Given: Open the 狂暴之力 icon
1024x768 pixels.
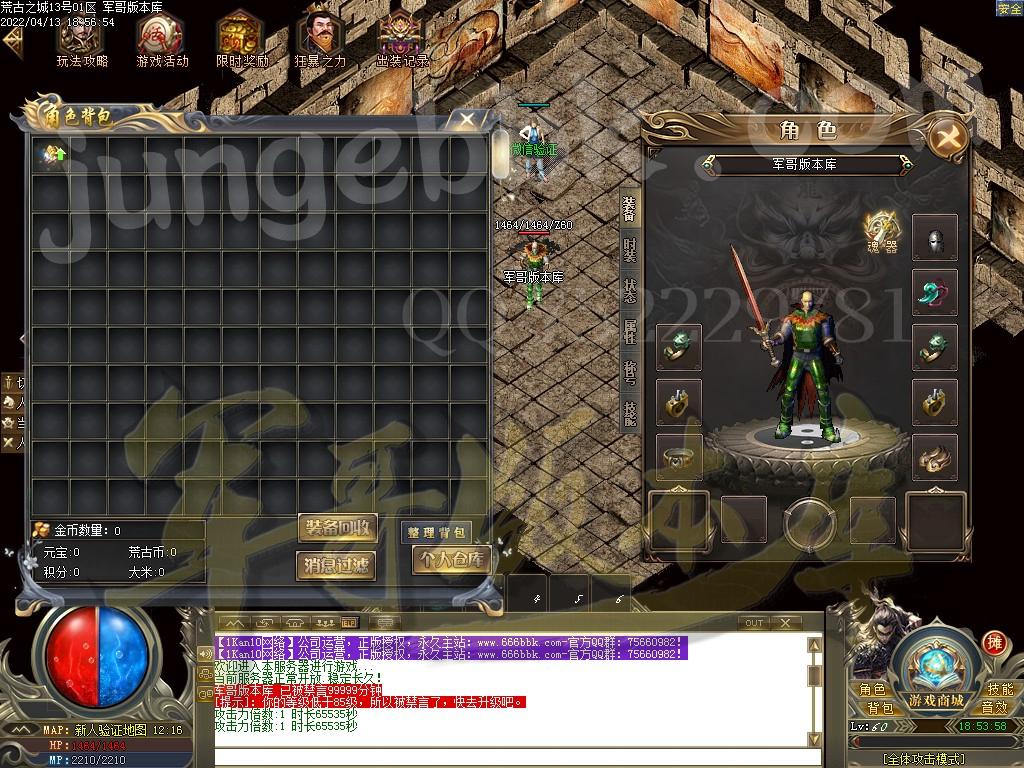Looking at the screenshot, I should pos(321,39).
